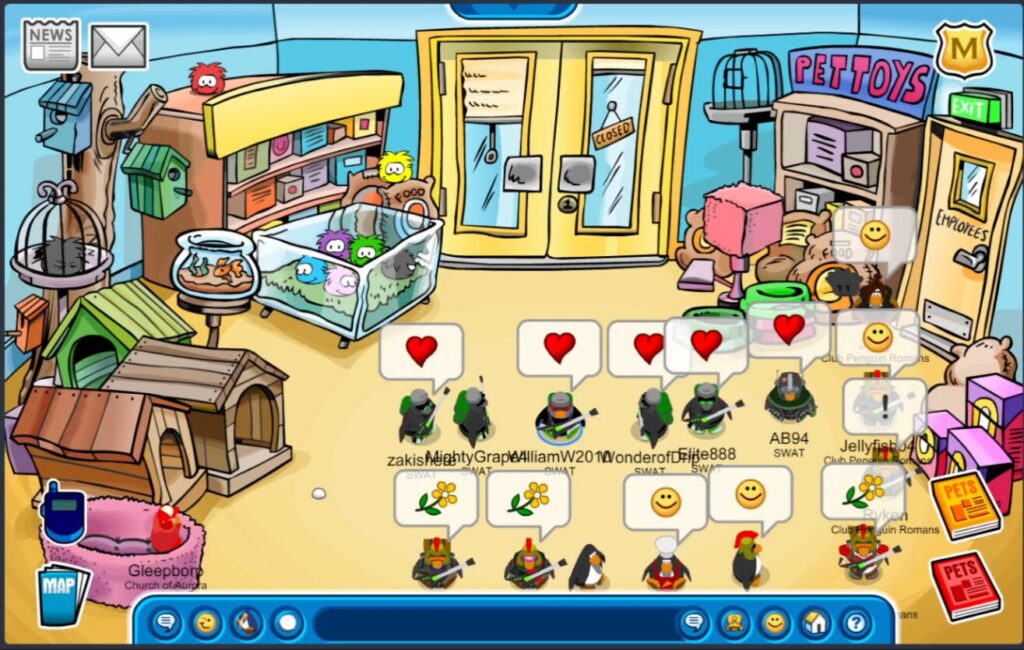
Task: Open the safe chat speech bubble menu
Action: pyautogui.click(x=167, y=624)
